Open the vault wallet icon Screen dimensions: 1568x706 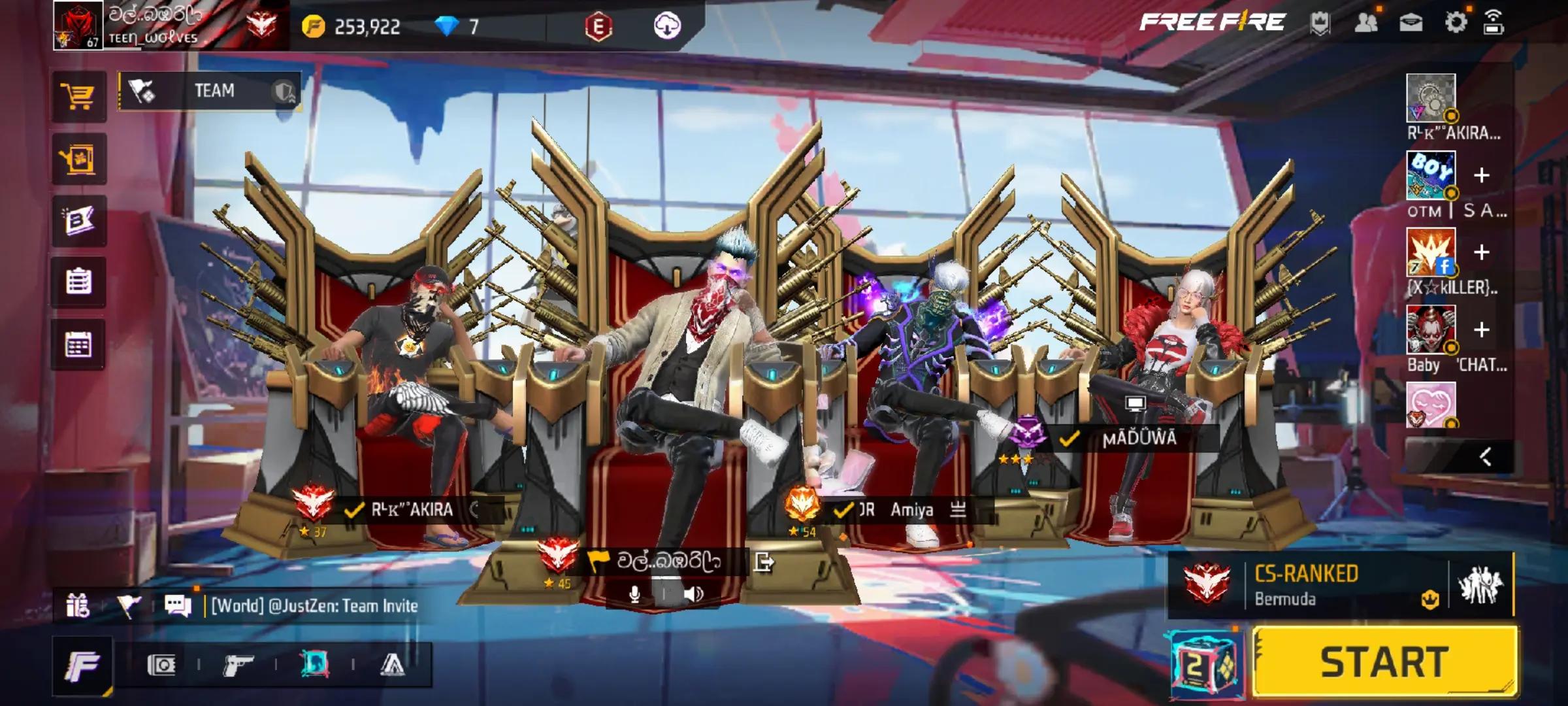(x=161, y=665)
